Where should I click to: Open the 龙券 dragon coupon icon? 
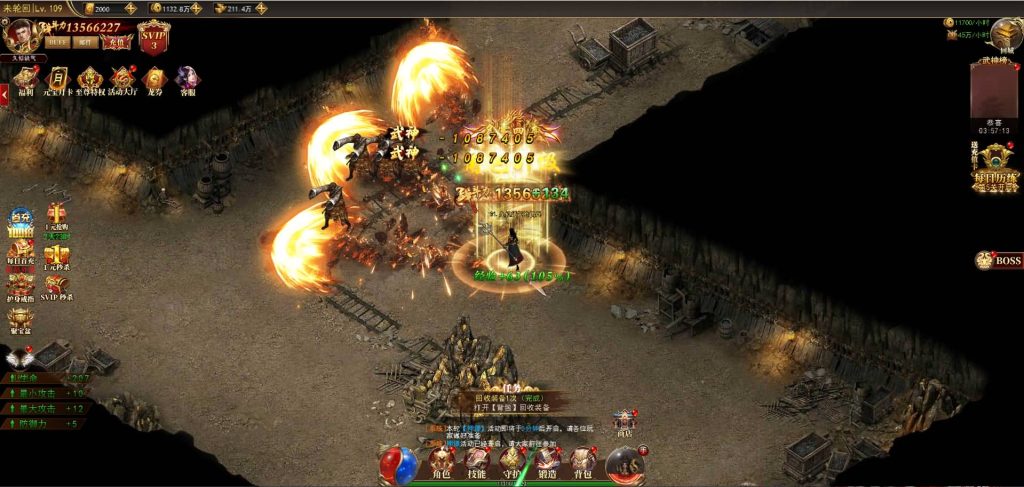(x=154, y=80)
